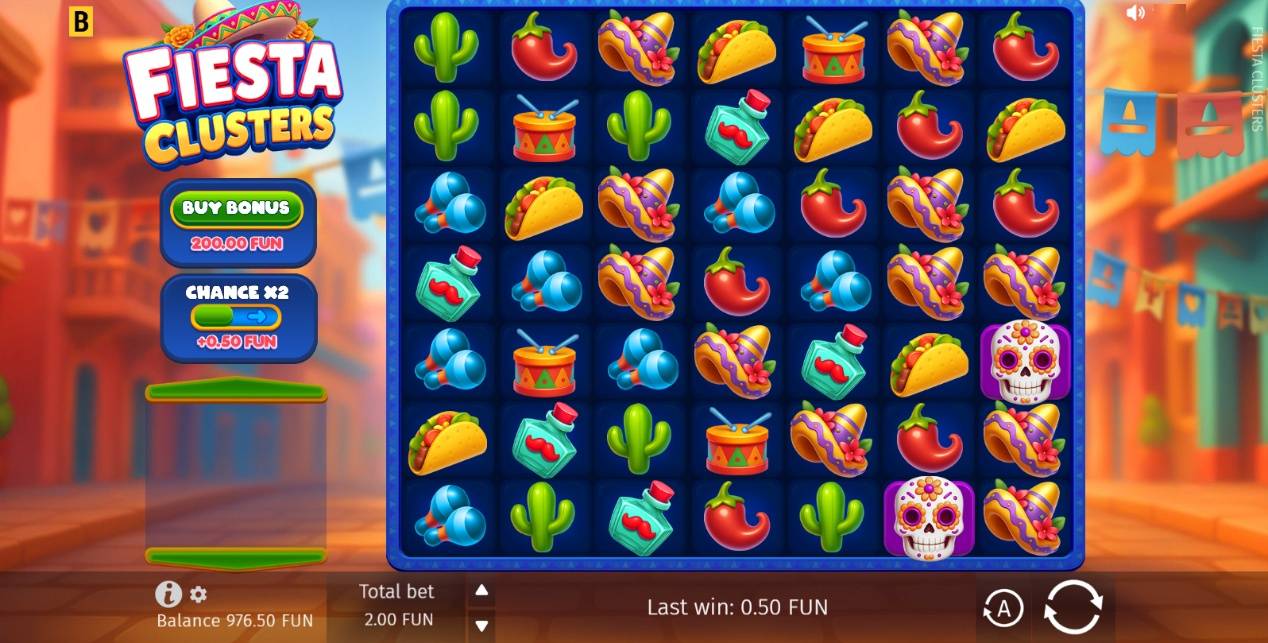Screen dimensions: 1268x643
Task: Increase total bet with the up arrow
Action: click(x=481, y=591)
